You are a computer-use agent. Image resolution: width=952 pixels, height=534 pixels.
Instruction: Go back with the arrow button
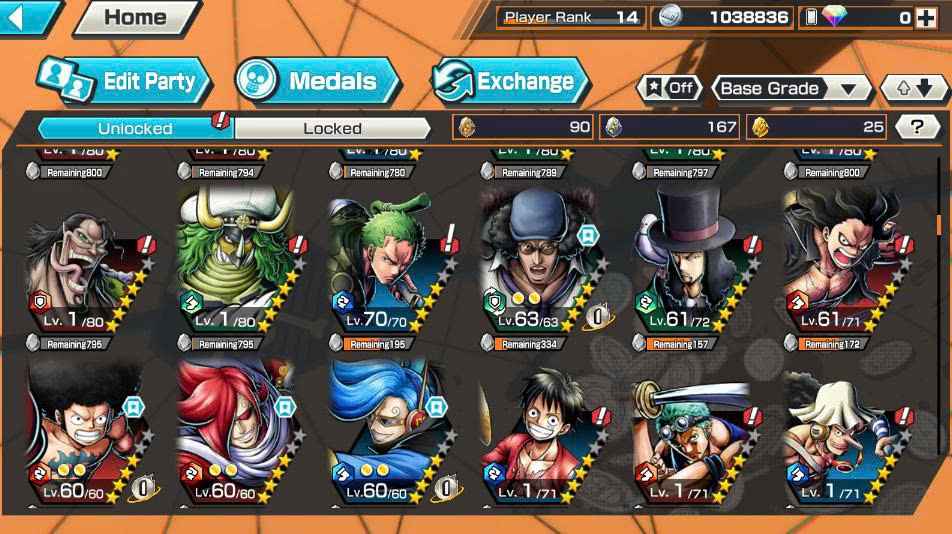24,16
